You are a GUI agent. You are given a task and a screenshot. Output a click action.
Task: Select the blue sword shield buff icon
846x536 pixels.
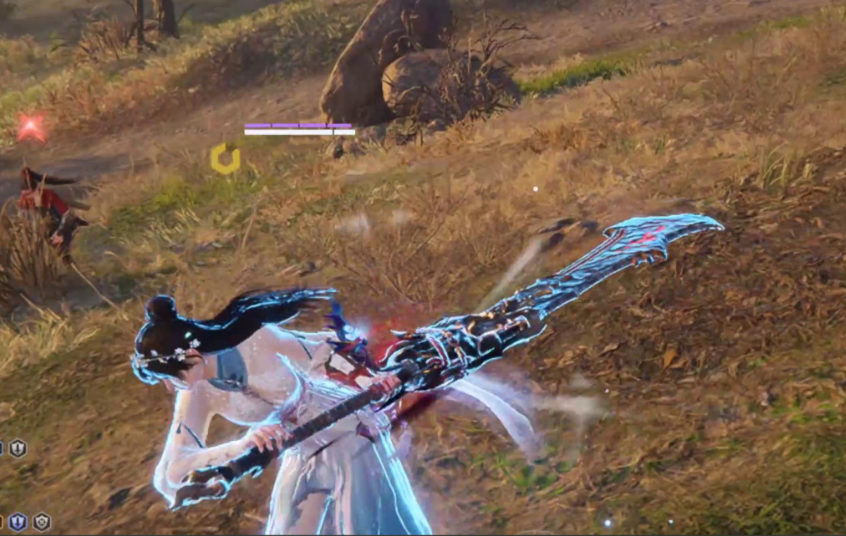[x=18, y=521]
